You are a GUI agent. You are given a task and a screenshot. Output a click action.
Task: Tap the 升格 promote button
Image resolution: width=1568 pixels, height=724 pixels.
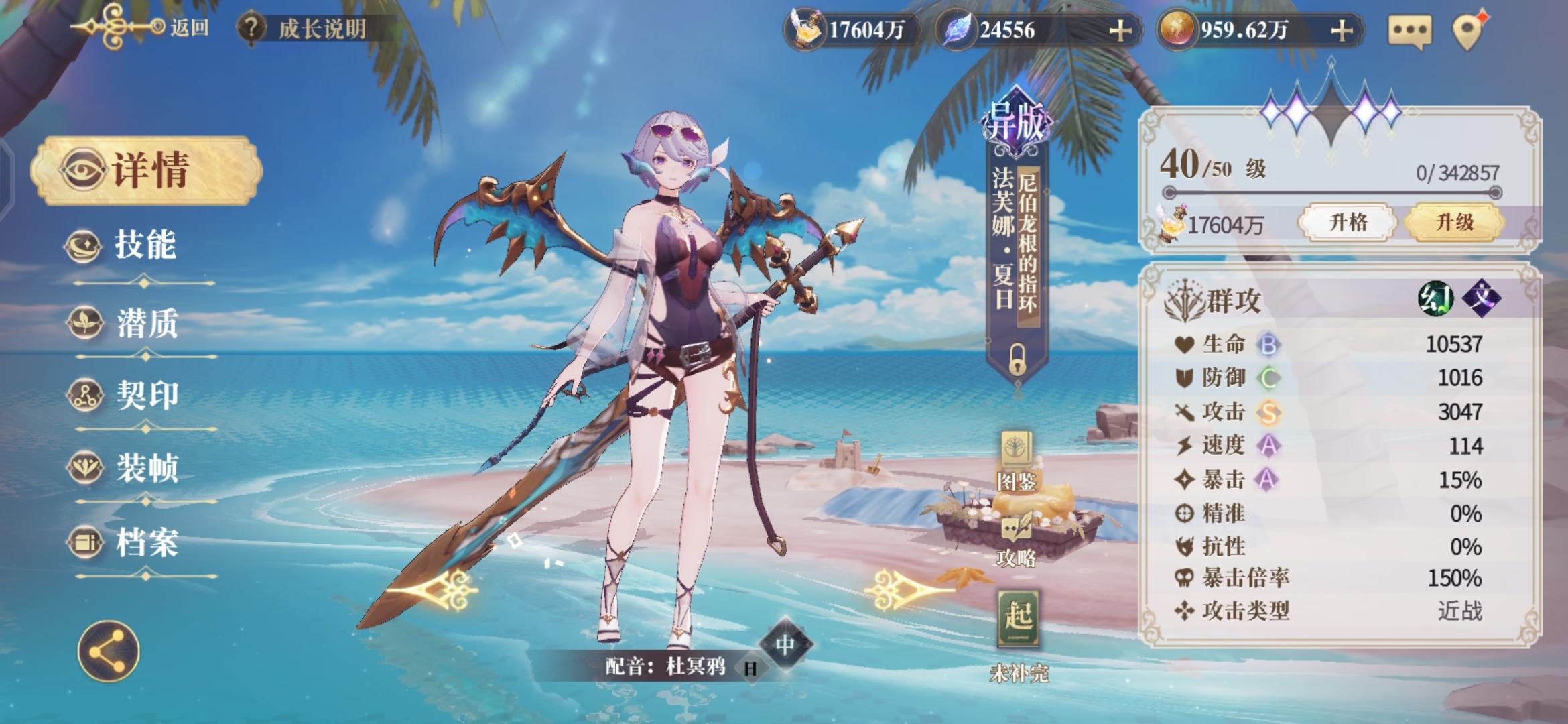(1348, 222)
